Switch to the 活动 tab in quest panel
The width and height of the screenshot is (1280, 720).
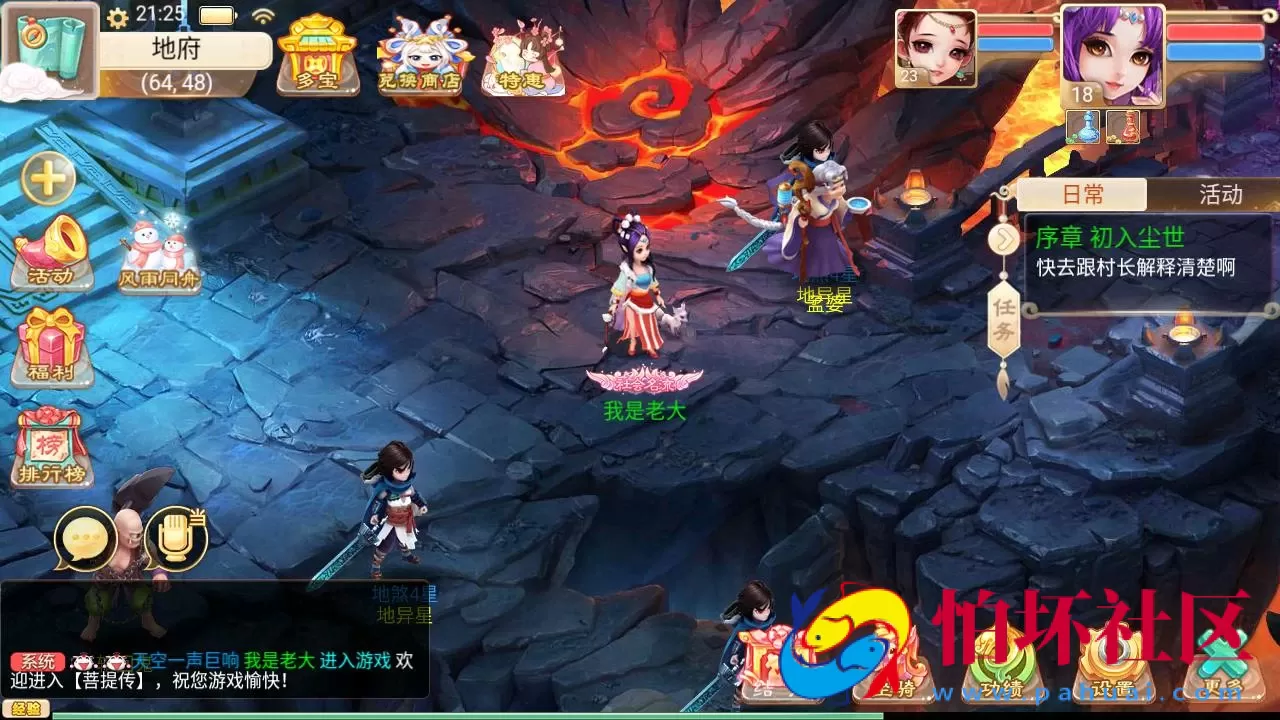tap(1219, 194)
